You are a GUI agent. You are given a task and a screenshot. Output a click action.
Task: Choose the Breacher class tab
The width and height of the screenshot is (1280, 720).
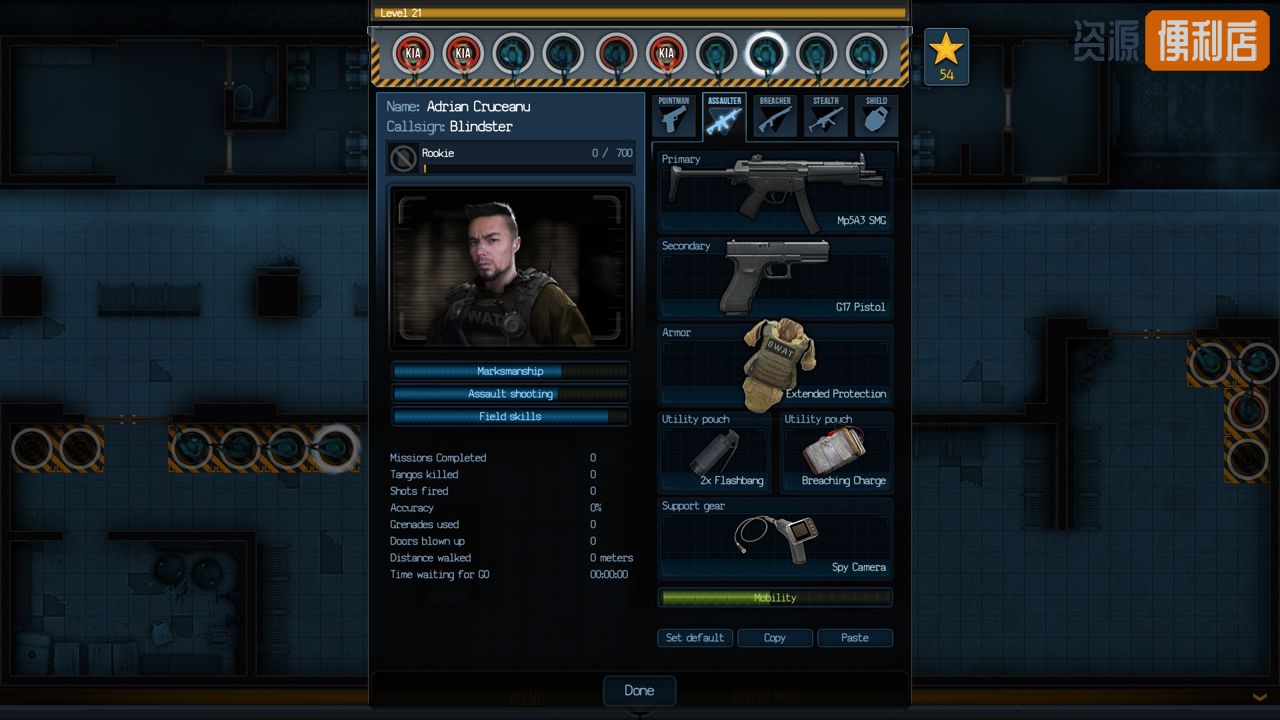click(x=775, y=116)
